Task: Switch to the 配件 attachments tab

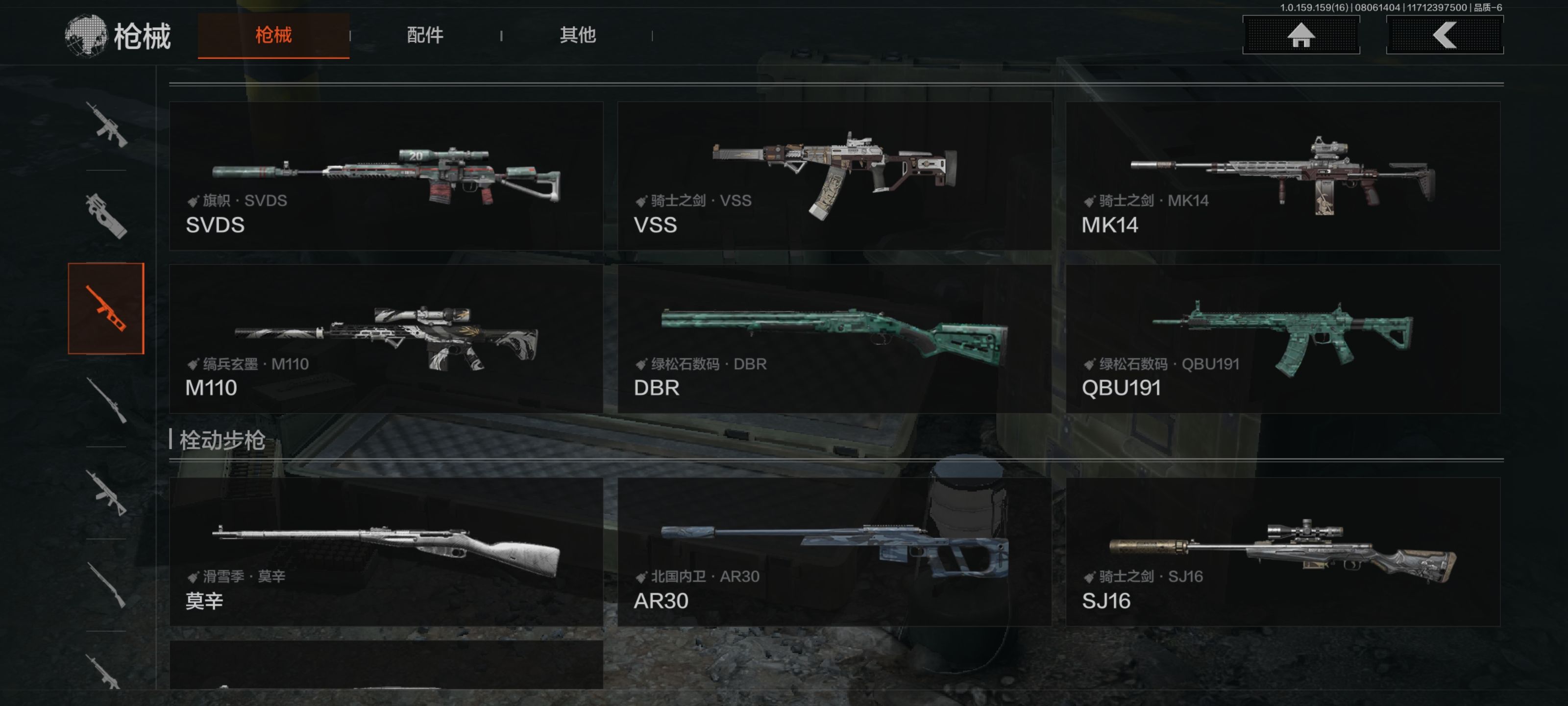Action: (425, 35)
